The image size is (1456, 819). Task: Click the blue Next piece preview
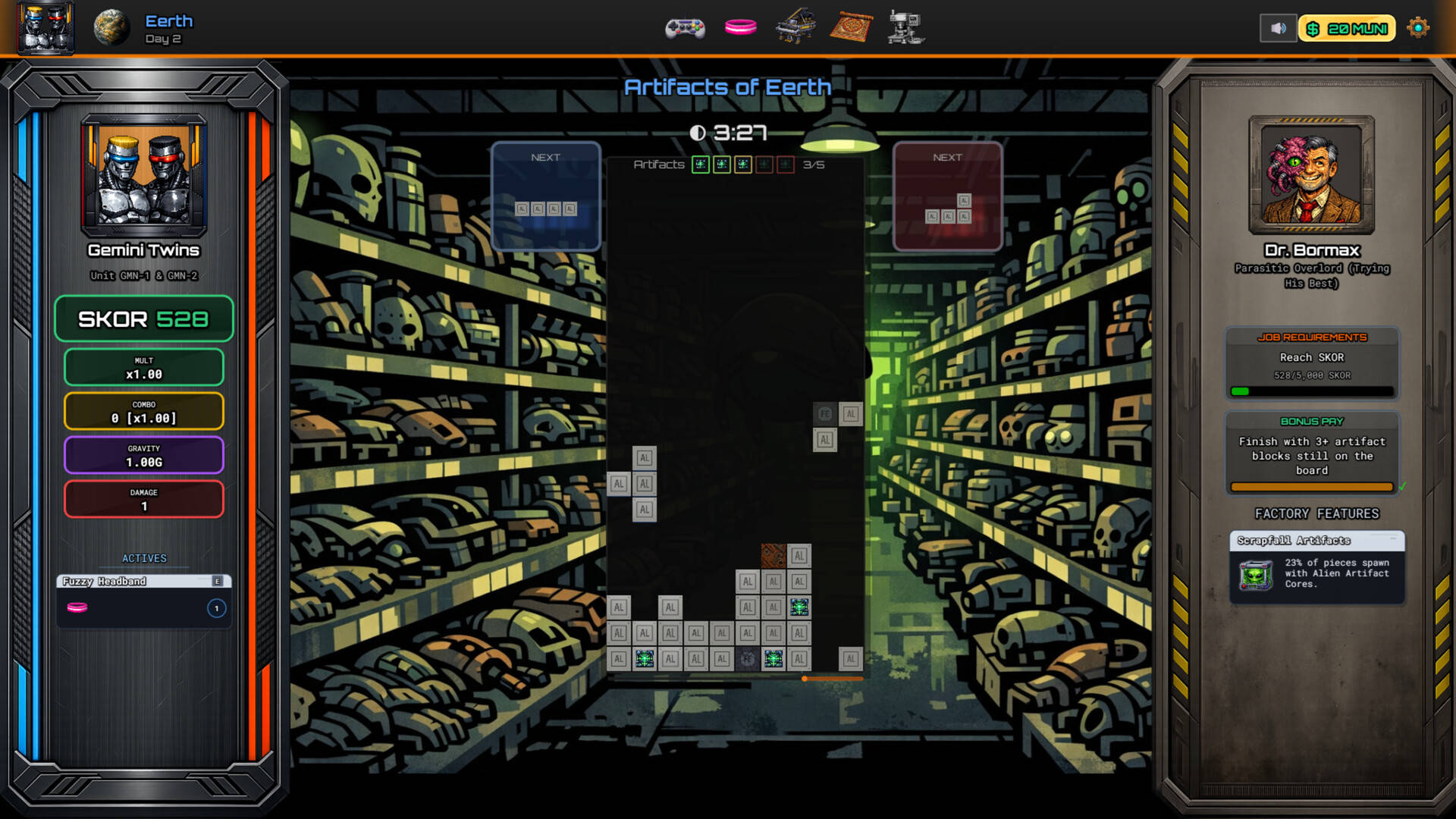coord(546,196)
